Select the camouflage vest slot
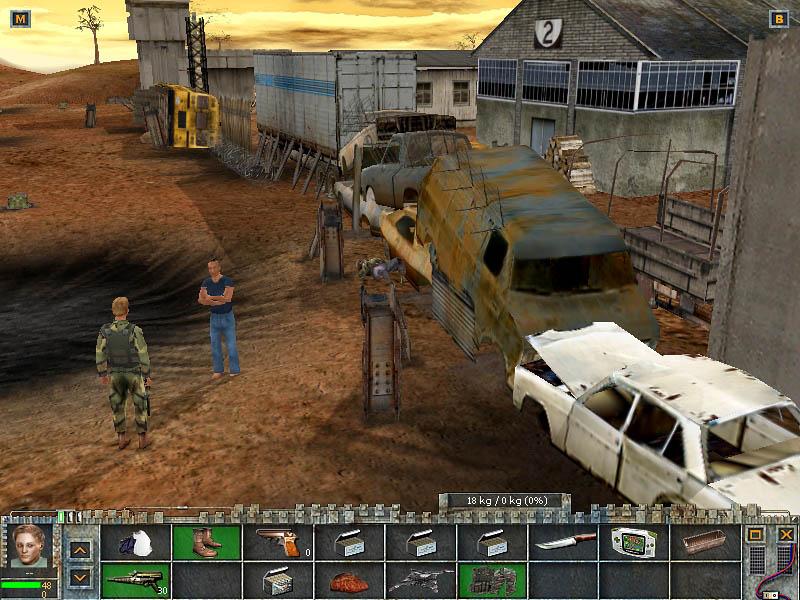This screenshot has width=800, height=600. pos(491,580)
